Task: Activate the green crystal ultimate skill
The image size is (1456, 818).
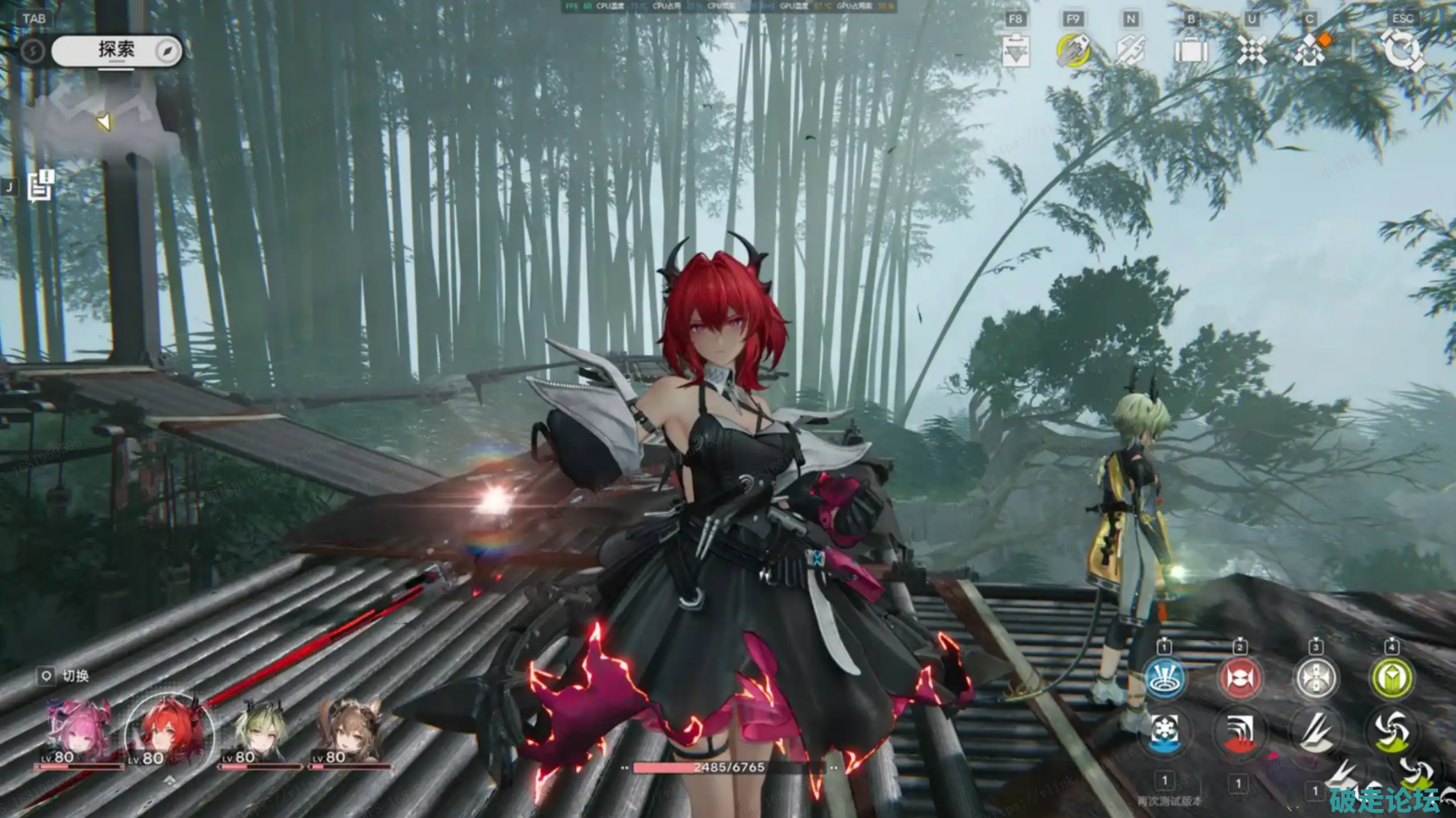Action: point(1391,678)
